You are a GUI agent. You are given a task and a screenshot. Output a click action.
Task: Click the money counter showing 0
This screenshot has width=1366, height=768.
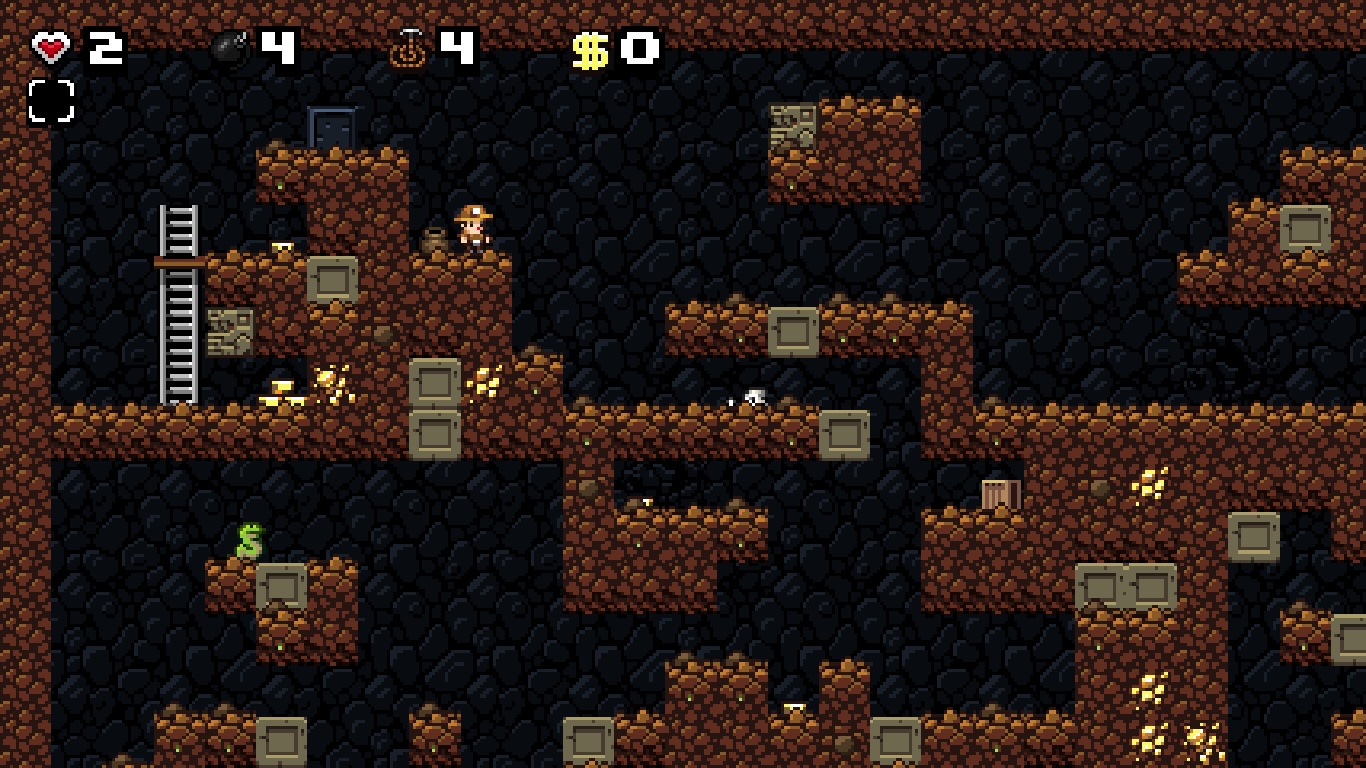click(x=638, y=47)
